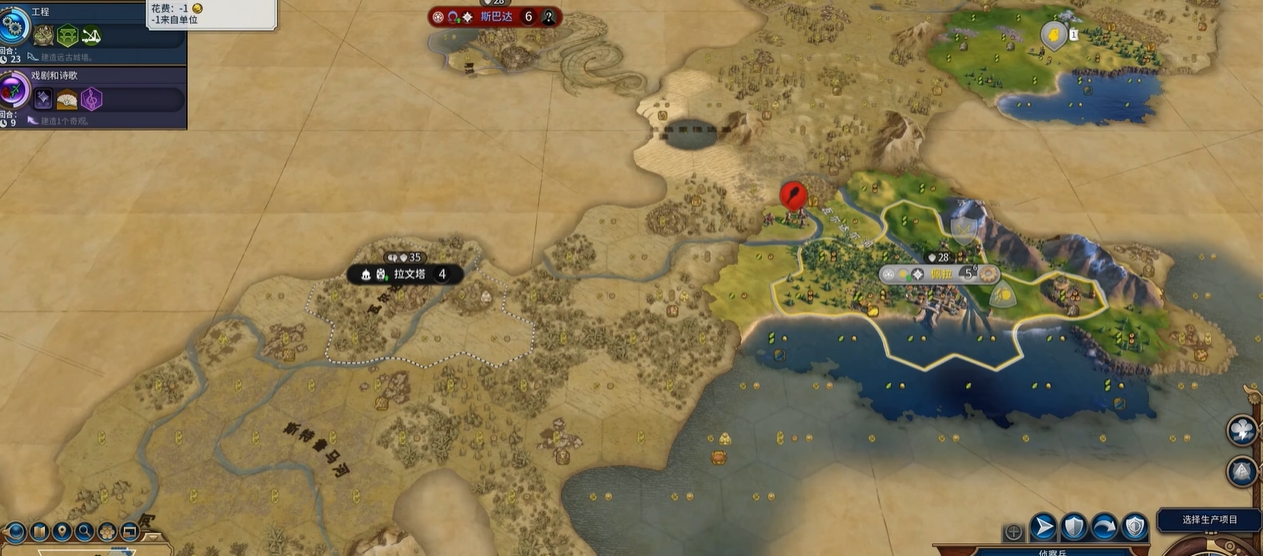Select the 拉文塔 city-state banner
Screen dimensions: 1263x556
pyautogui.click(x=405, y=274)
